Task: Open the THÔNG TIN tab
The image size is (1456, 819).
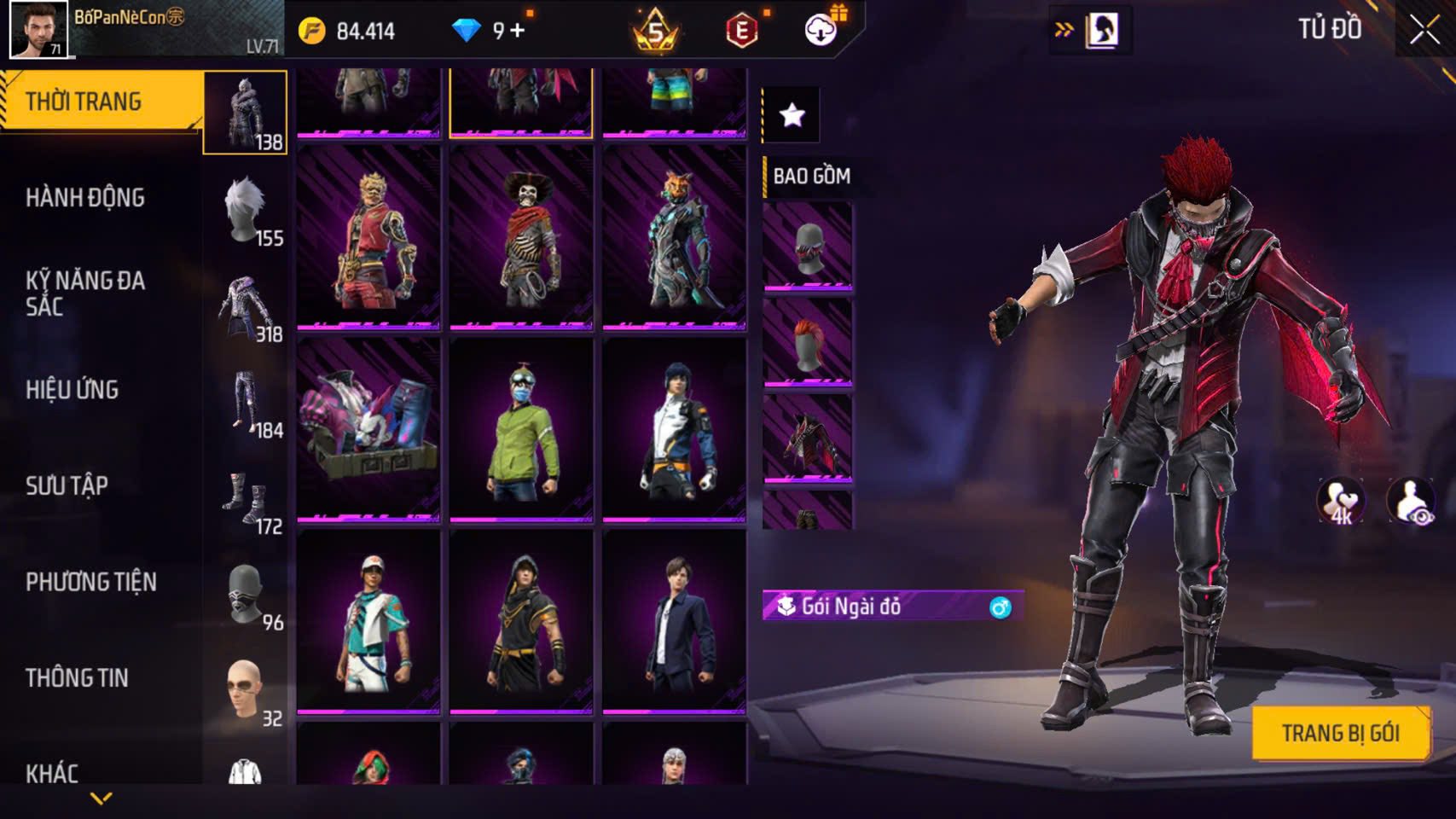Action: pos(77,678)
